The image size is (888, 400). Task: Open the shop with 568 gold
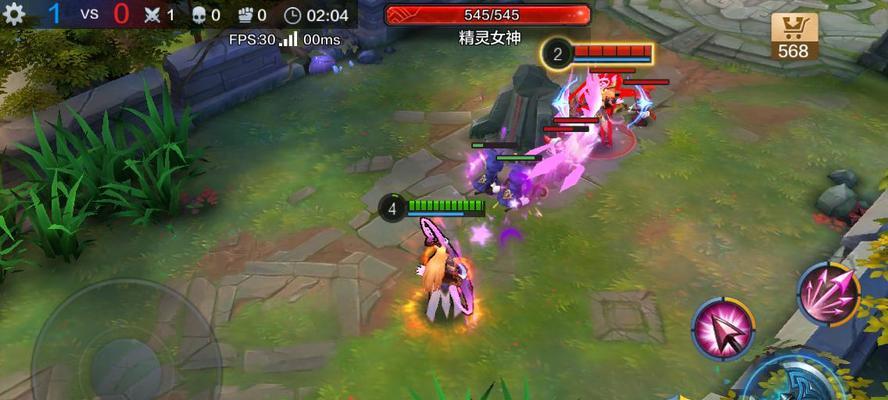794,36
